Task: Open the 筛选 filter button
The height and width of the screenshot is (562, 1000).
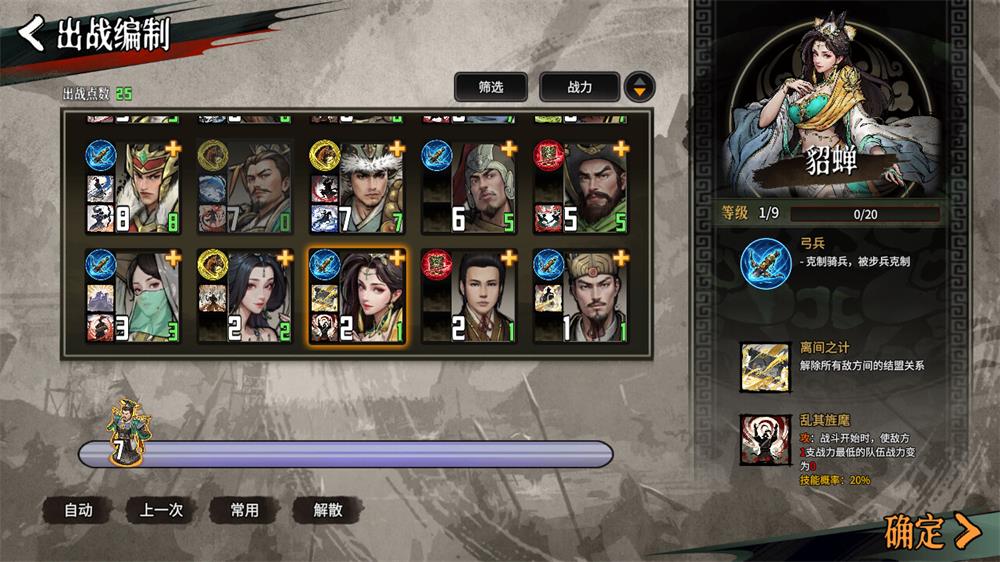Action: [x=490, y=87]
